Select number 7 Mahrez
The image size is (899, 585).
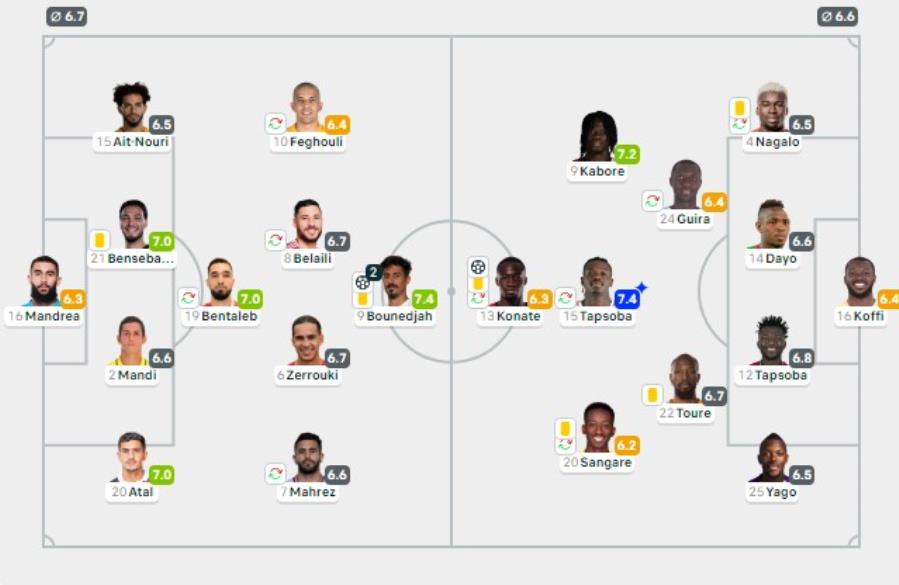click(x=307, y=458)
